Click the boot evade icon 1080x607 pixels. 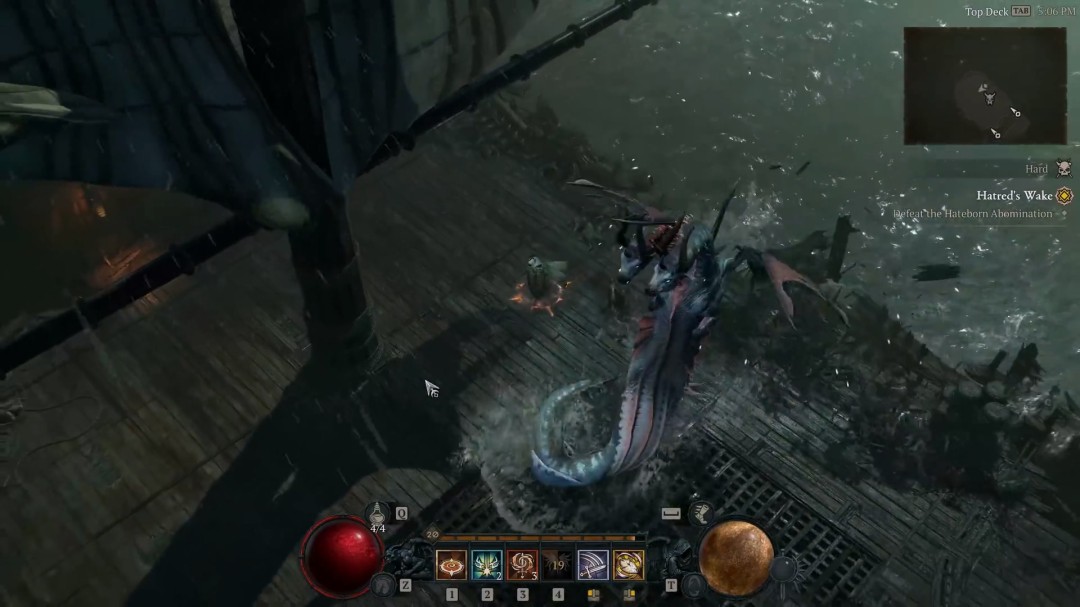tap(701, 514)
